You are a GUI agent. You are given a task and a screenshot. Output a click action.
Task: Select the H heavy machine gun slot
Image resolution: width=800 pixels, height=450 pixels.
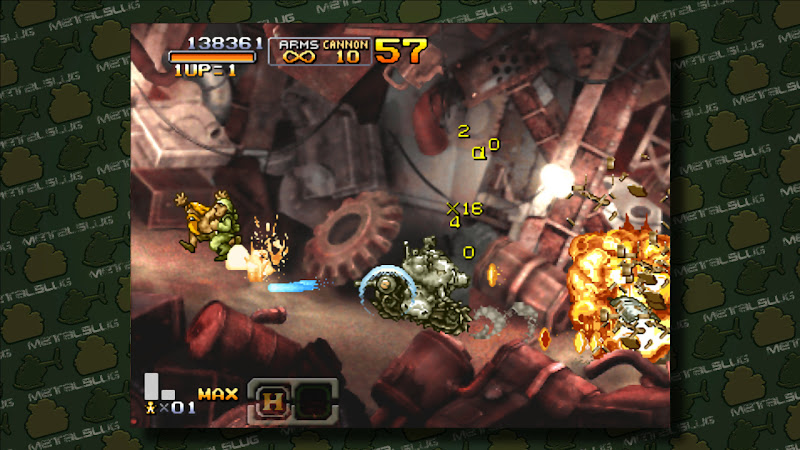[271, 401]
